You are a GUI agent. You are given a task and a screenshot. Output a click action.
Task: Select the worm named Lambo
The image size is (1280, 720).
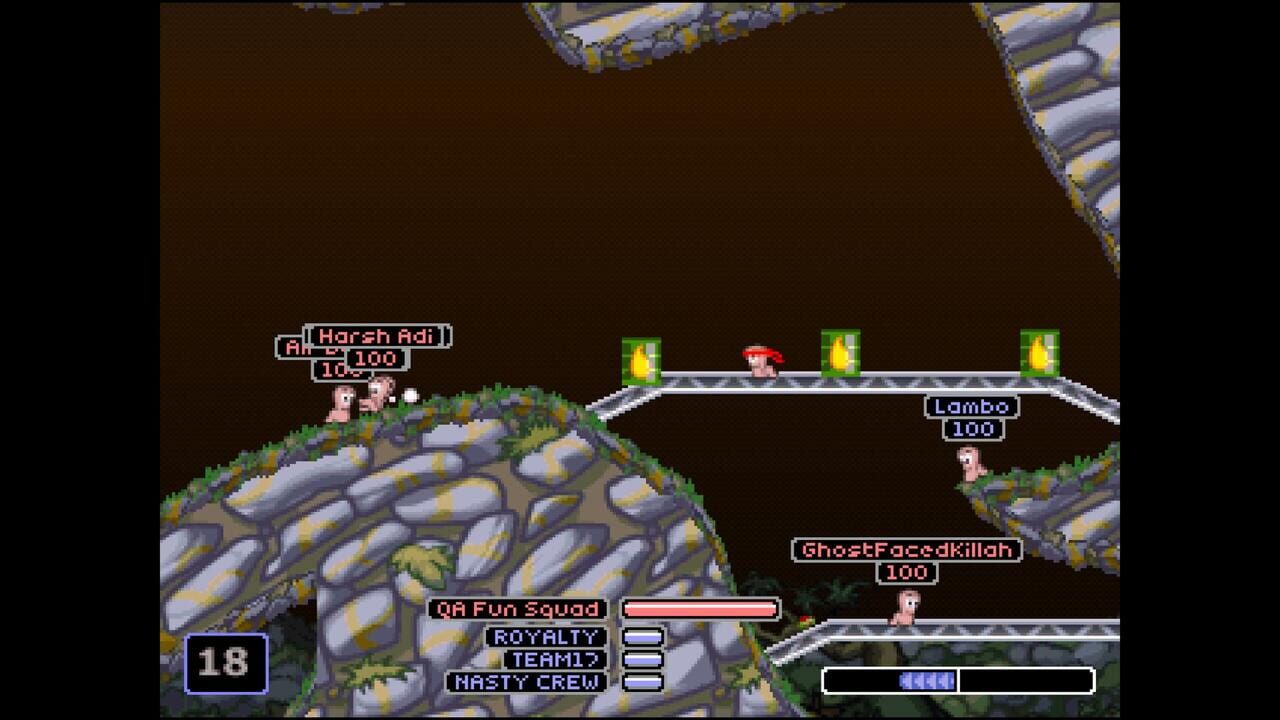972,465
